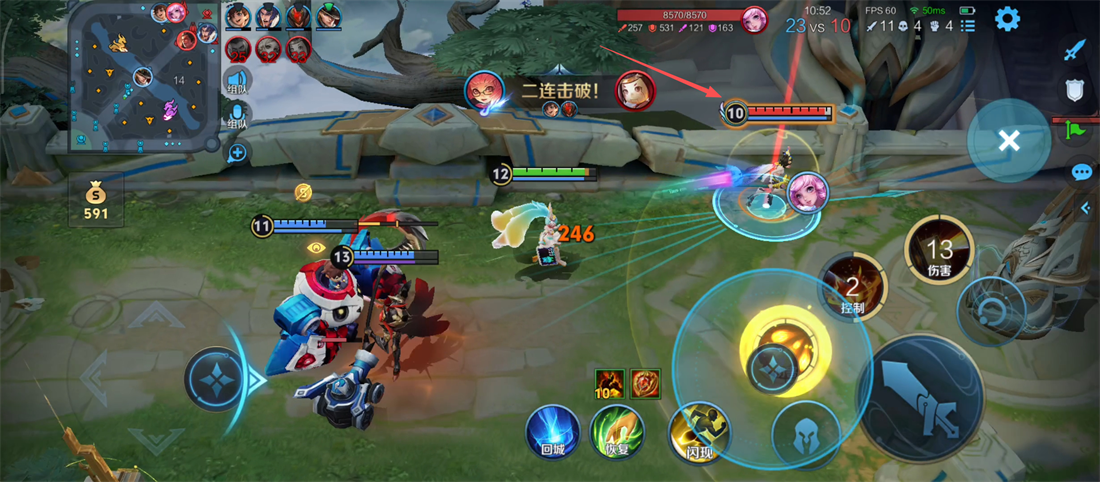1100x482 pixels.
Task: Use the 恢复 heal spell
Action: coord(617,432)
